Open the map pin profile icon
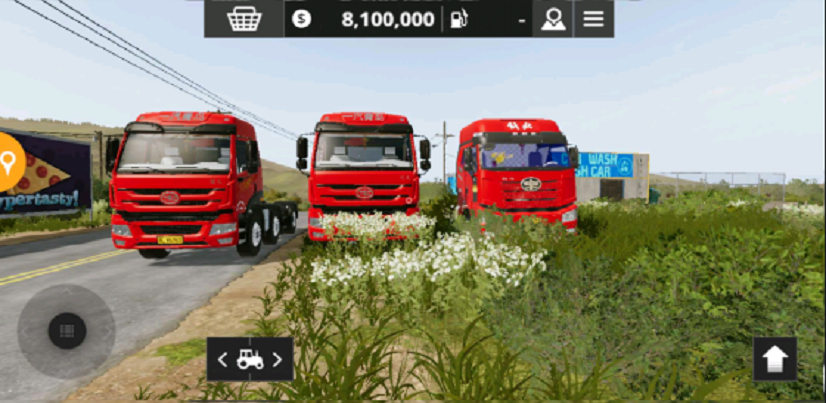 point(552,19)
